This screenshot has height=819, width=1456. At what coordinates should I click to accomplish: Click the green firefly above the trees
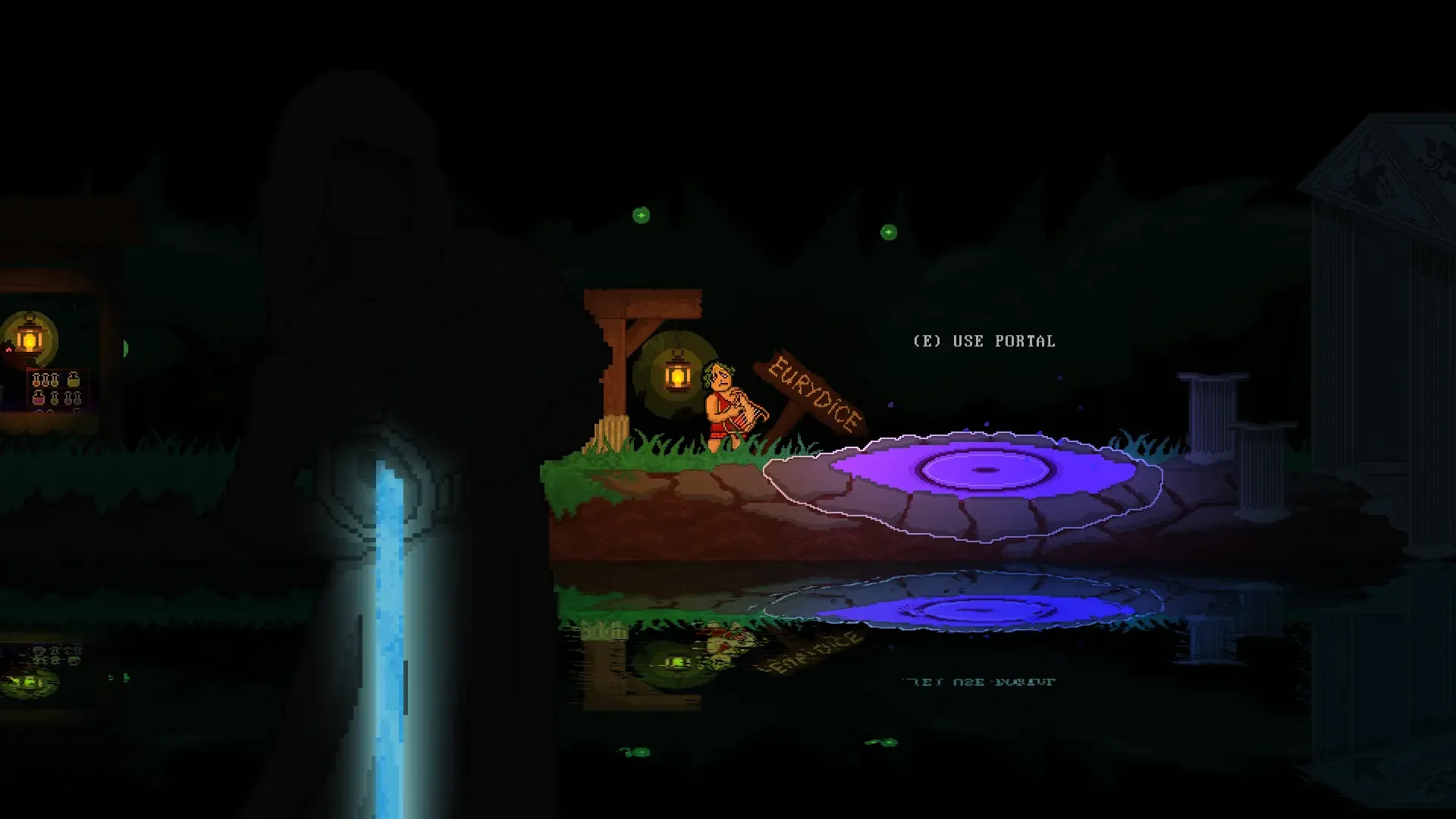641,215
